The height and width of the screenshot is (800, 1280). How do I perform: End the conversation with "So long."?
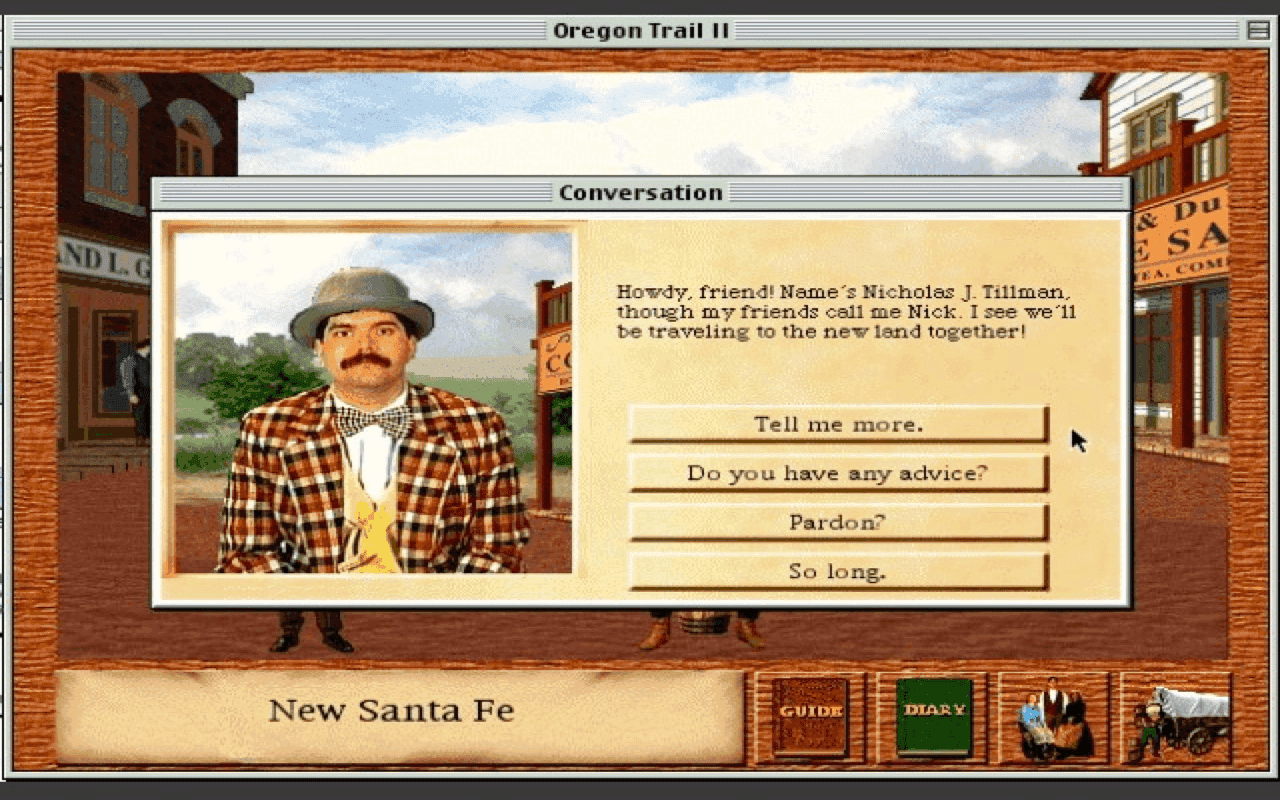point(838,570)
